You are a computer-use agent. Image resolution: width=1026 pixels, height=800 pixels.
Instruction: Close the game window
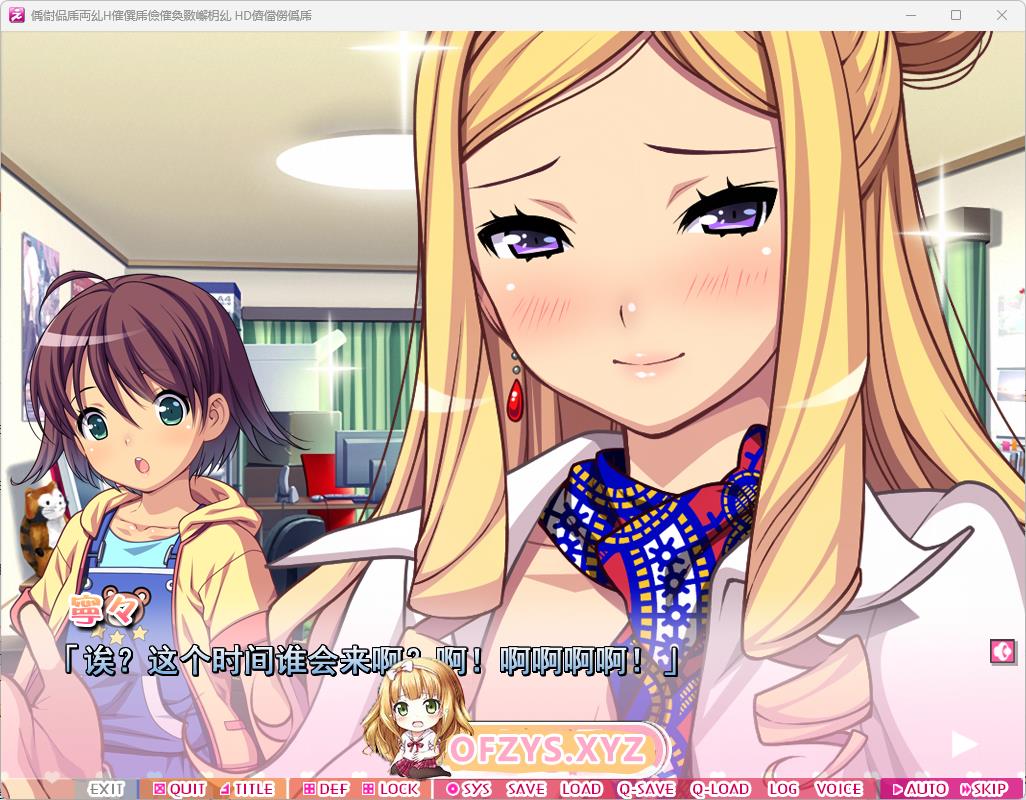[1002, 15]
